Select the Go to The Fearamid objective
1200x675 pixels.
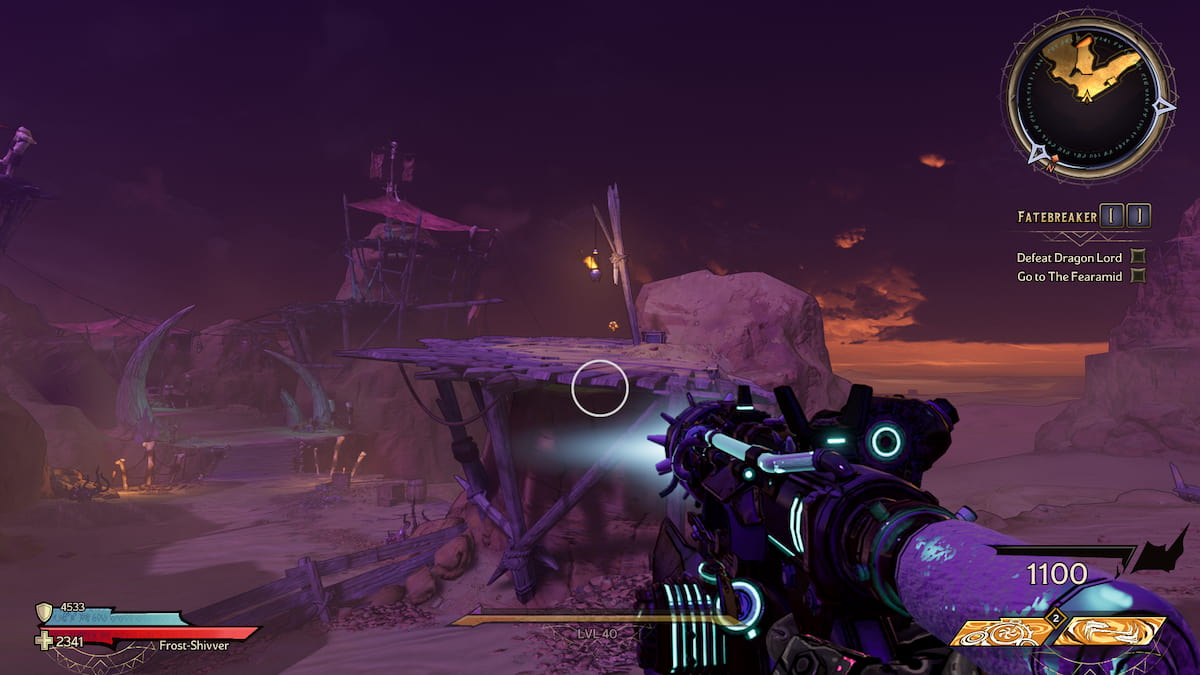pos(1069,276)
